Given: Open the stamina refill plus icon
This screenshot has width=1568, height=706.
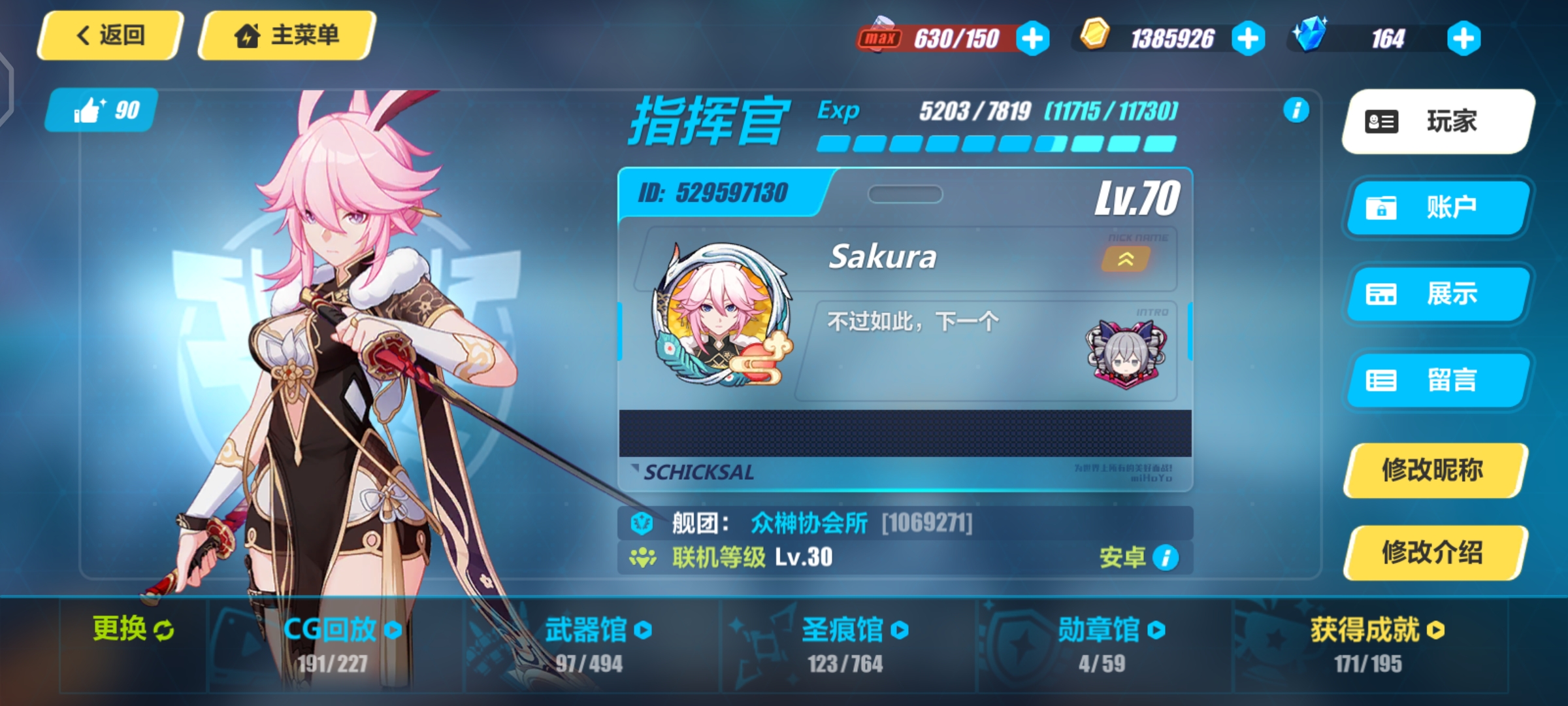Looking at the screenshot, I should click(x=1033, y=37).
